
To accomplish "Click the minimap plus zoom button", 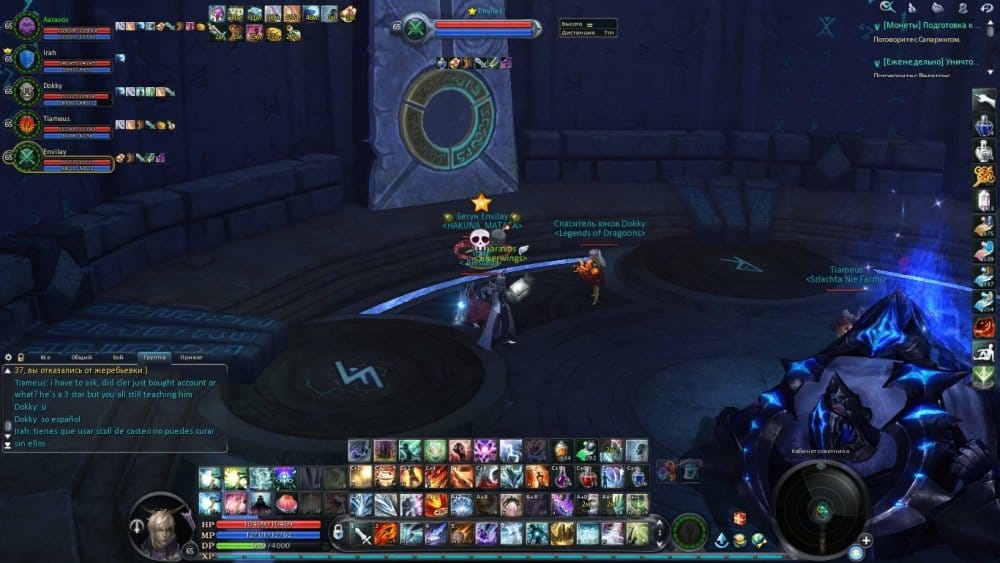I will pyautogui.click(x=866, y=540).
